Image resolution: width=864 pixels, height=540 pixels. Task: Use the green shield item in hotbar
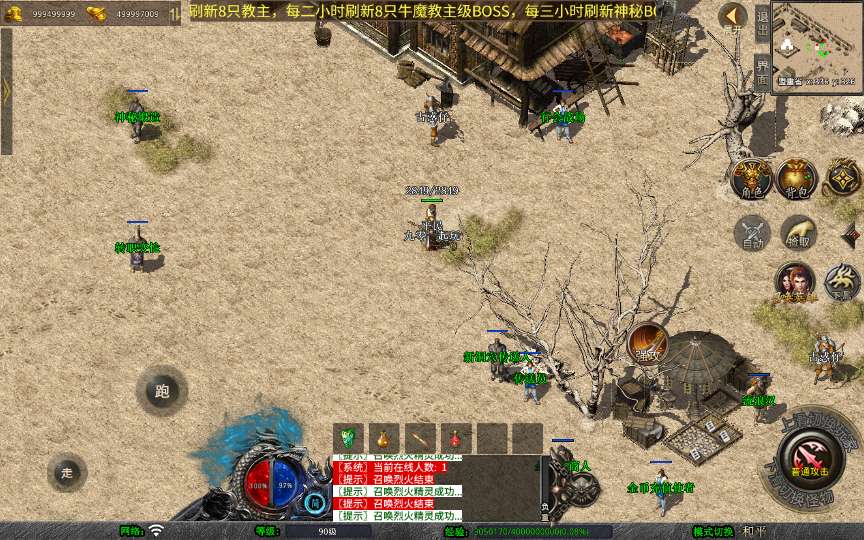click(348, 438)
